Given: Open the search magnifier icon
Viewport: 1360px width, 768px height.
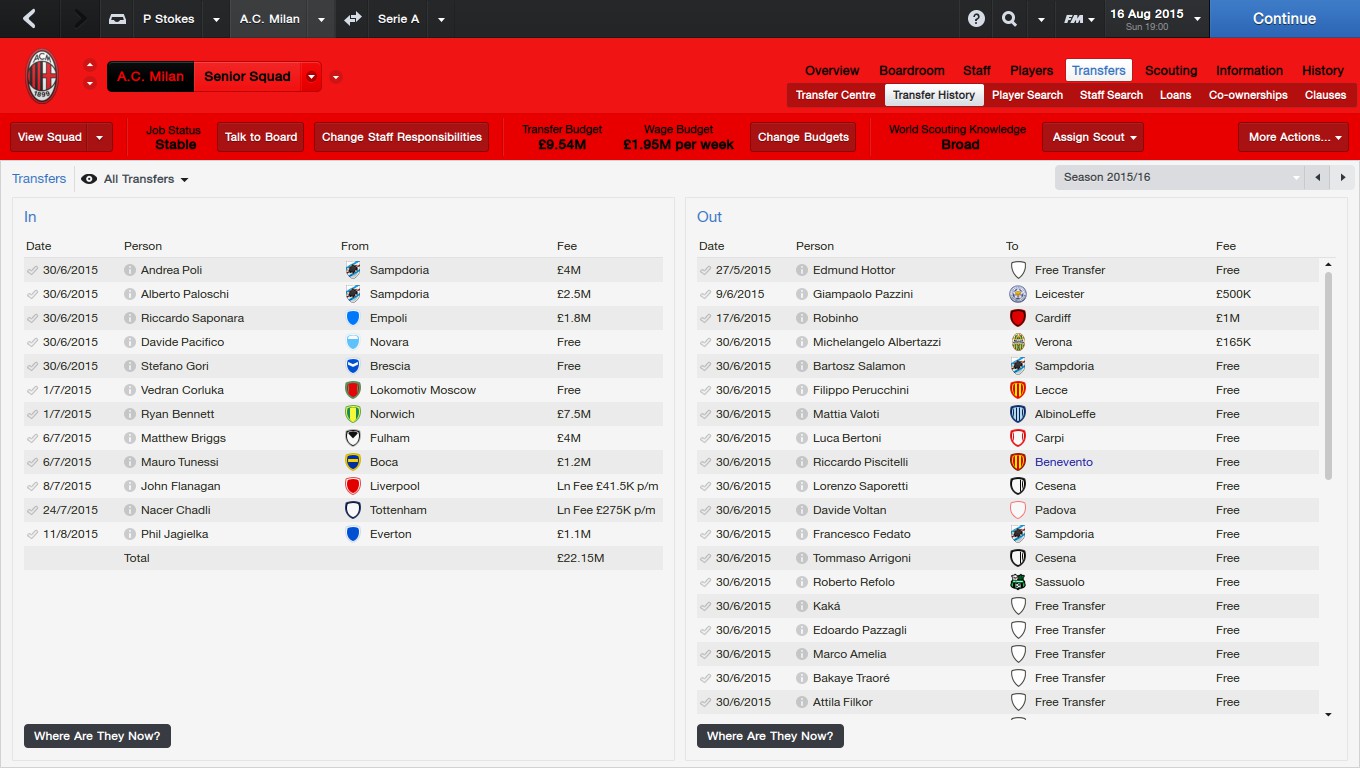Looking at the screenshot, I should pos(1009,19).
